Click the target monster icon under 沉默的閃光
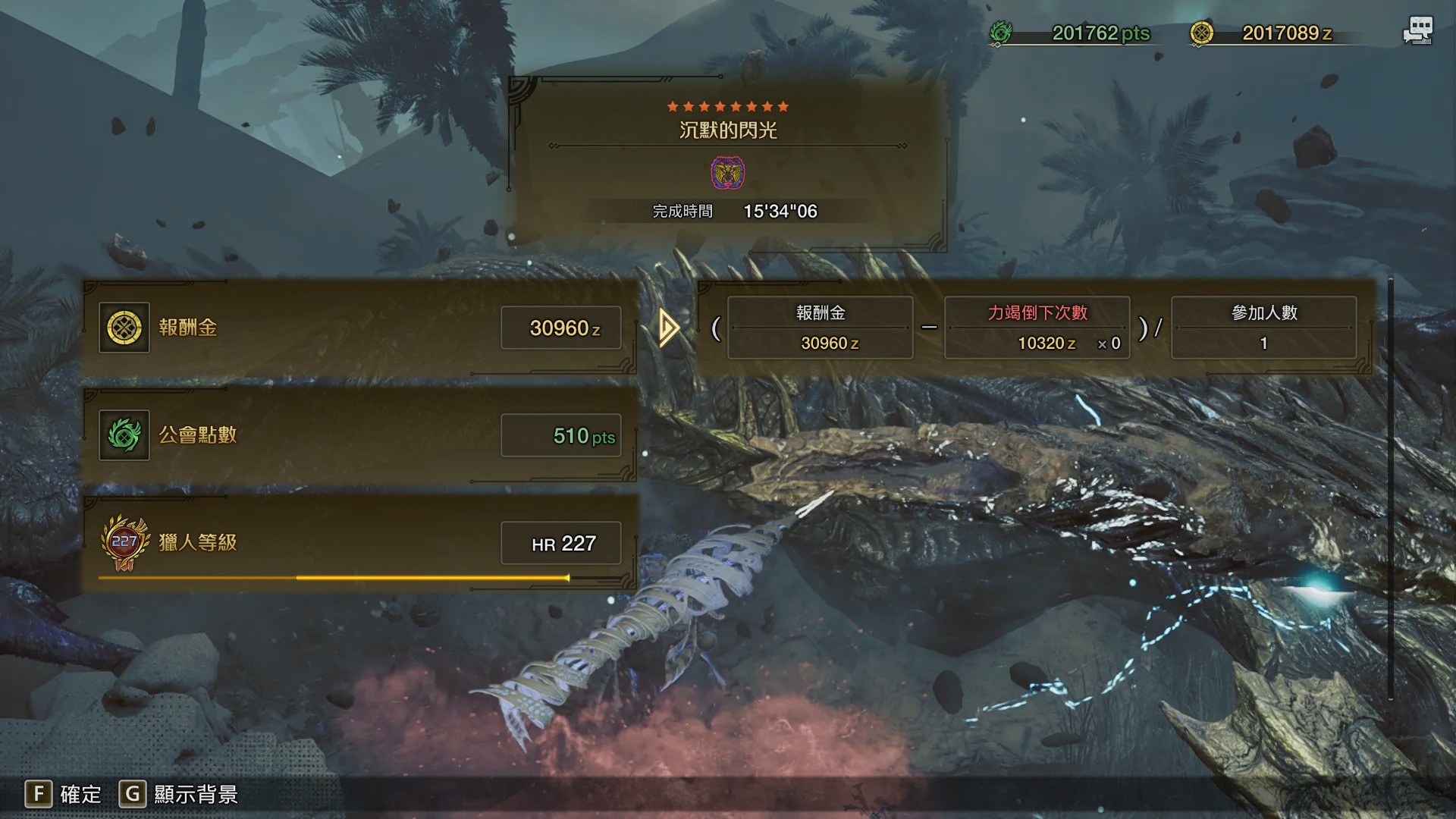1456x819 pixels. pyautogui.click(x=727, y=173)
